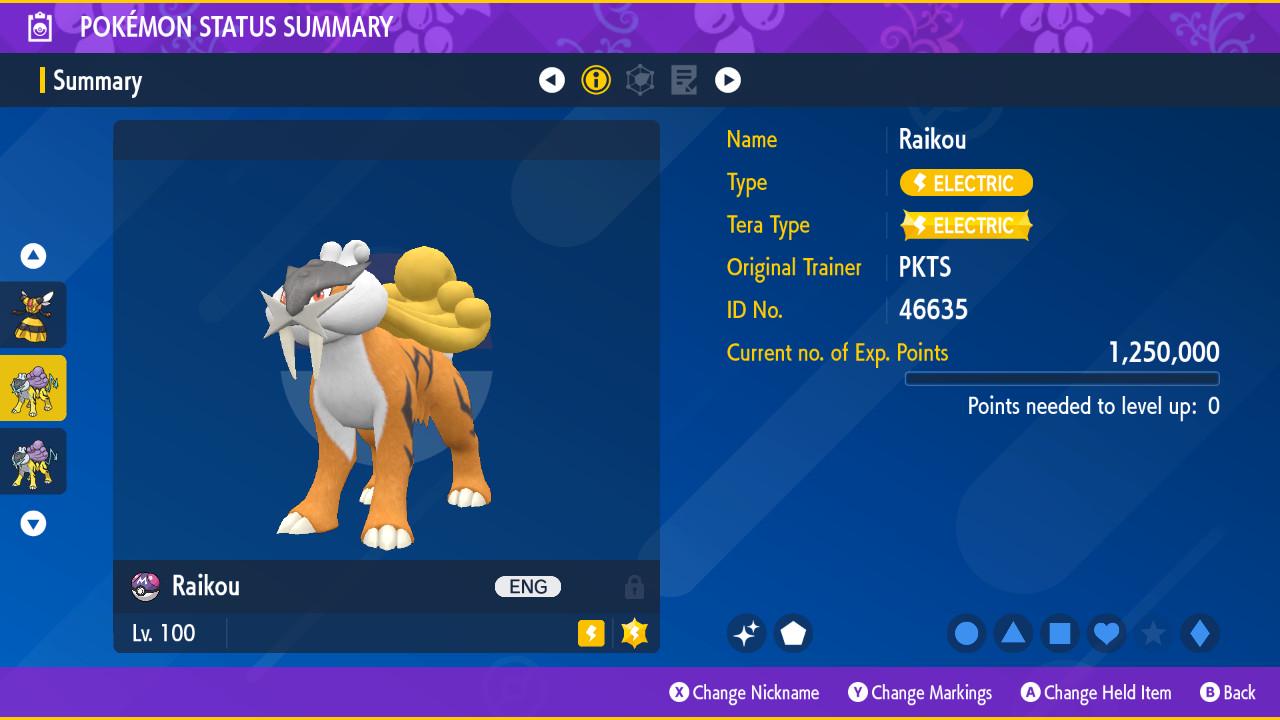Click the up arrow above the Pokémon list
The image size is (1280, 720).
click(33, 256)
